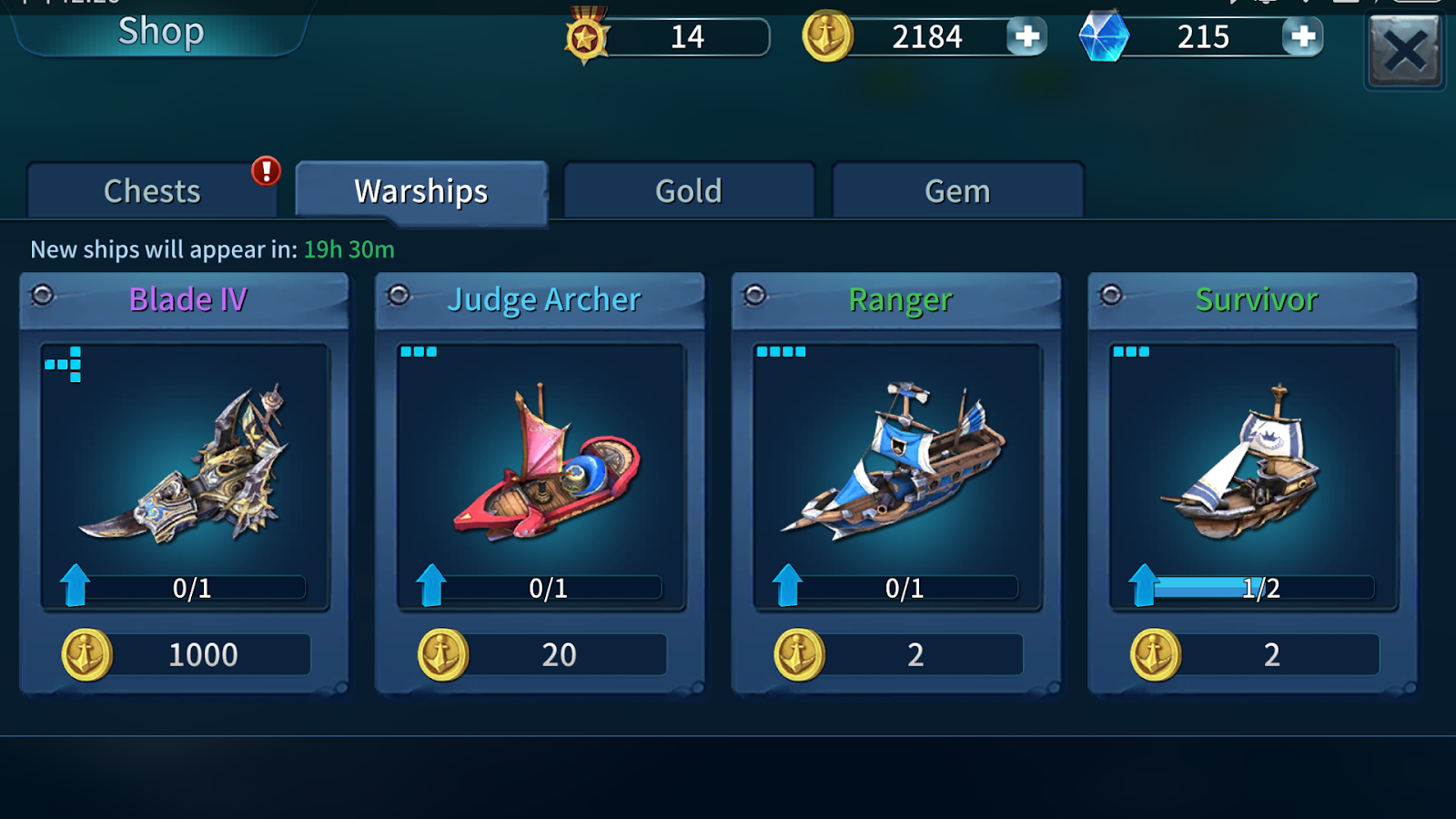Purchase the Ranger for 2 gold
This screenshot has height=819, width=1456.
[x=899, y=655]
